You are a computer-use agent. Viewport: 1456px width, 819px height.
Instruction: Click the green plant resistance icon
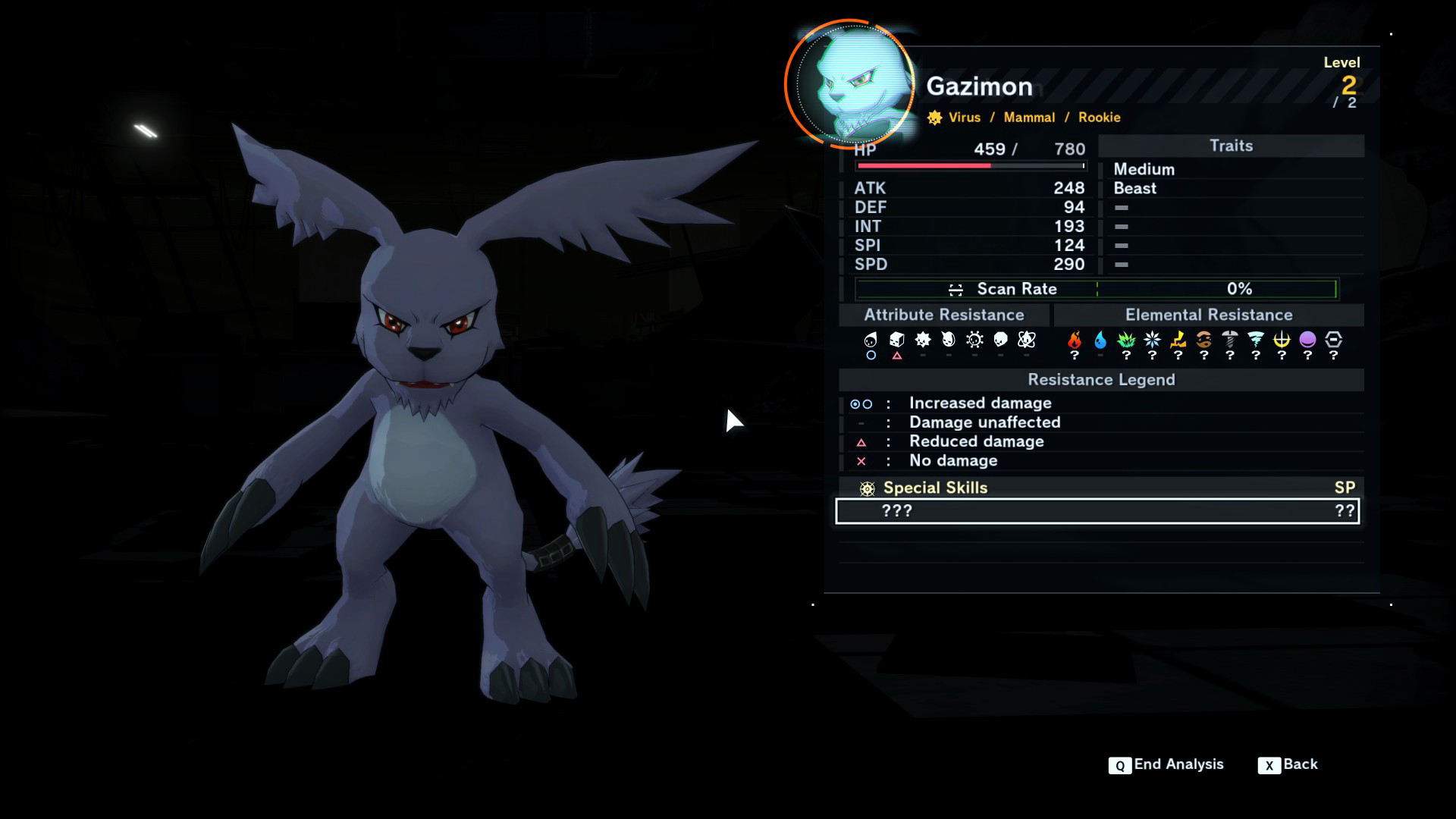click(x=1126, y=340)
